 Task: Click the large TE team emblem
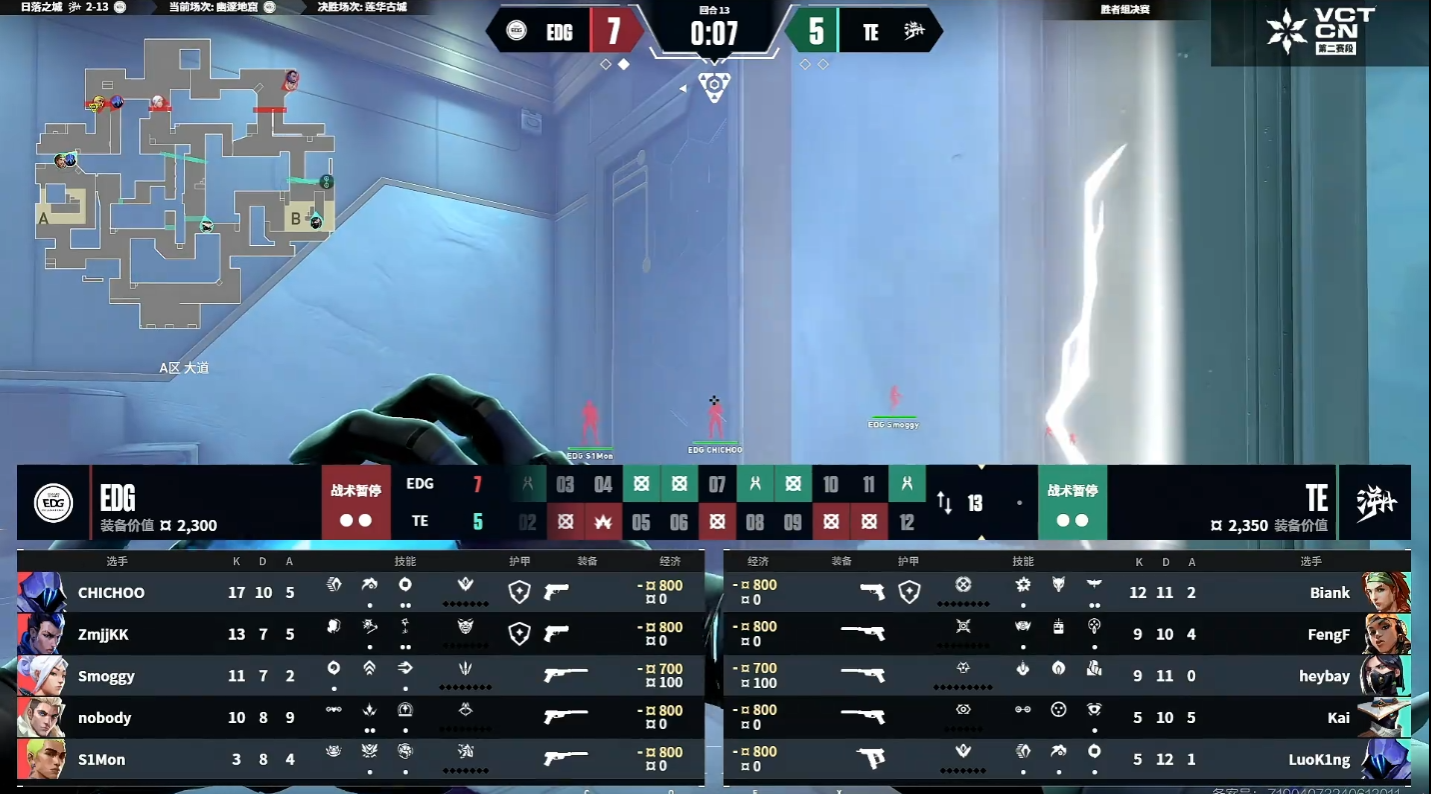[1375, 502]
